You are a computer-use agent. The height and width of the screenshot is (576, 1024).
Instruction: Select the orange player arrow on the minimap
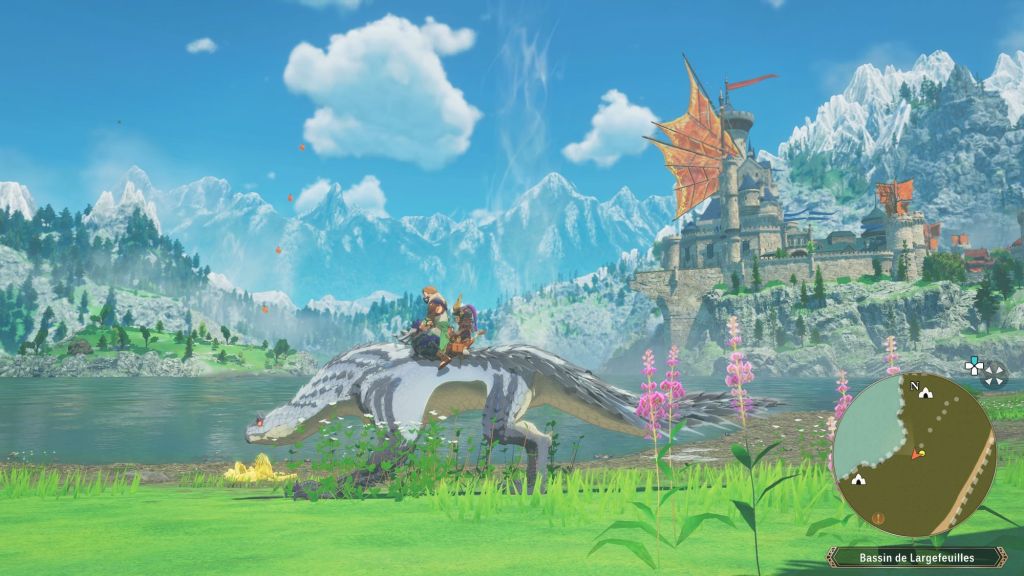[x=914, y=455]
